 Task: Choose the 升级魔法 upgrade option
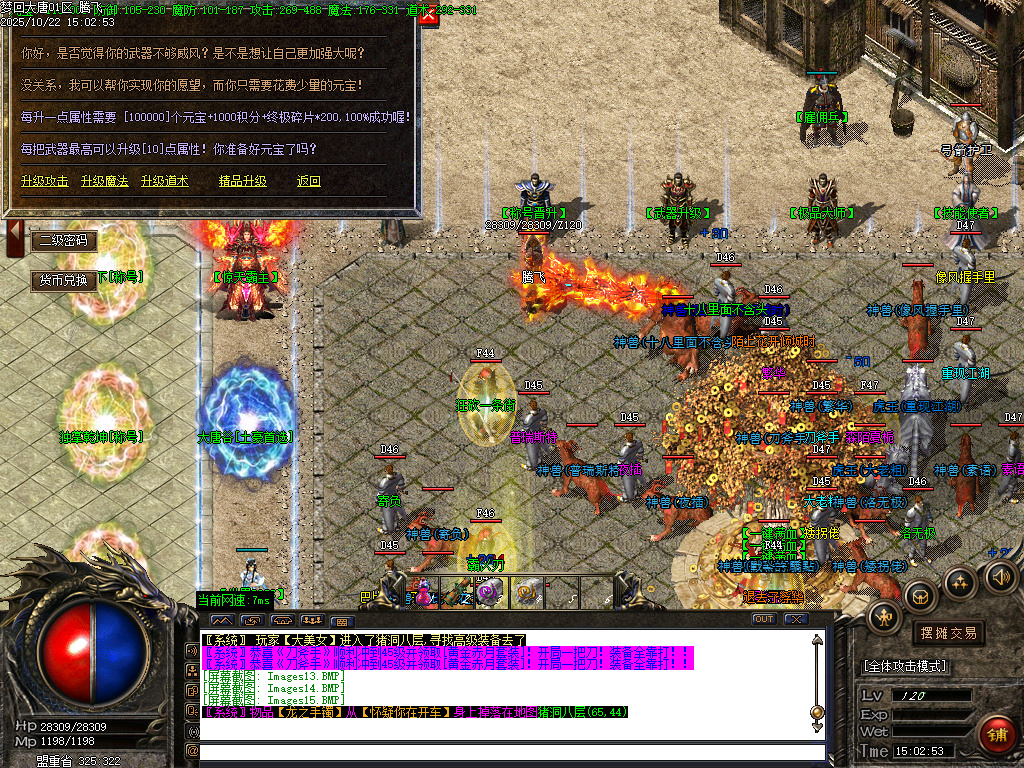click(105, 181)
